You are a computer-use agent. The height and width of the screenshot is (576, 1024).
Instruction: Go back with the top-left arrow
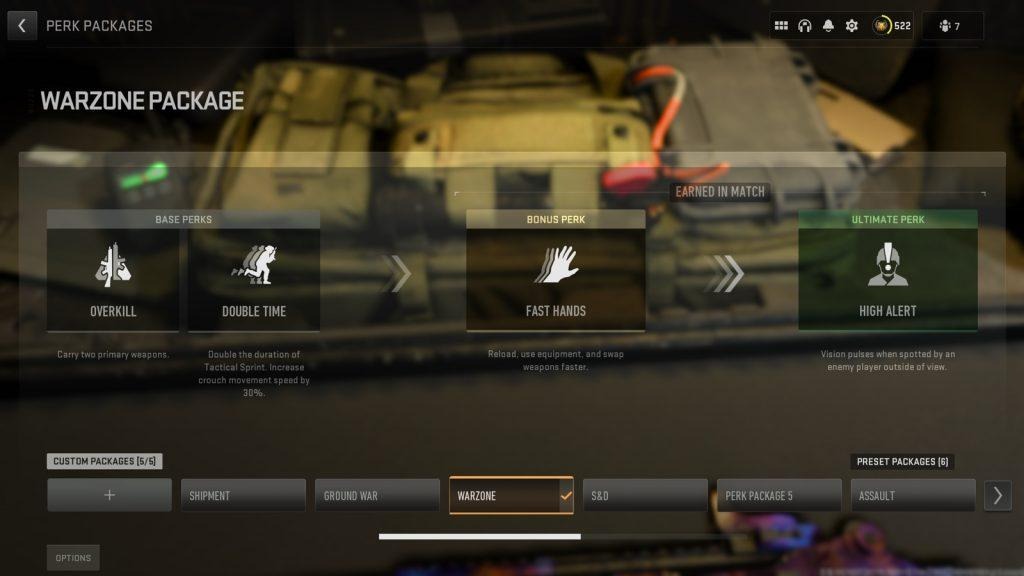click(22, 25)
